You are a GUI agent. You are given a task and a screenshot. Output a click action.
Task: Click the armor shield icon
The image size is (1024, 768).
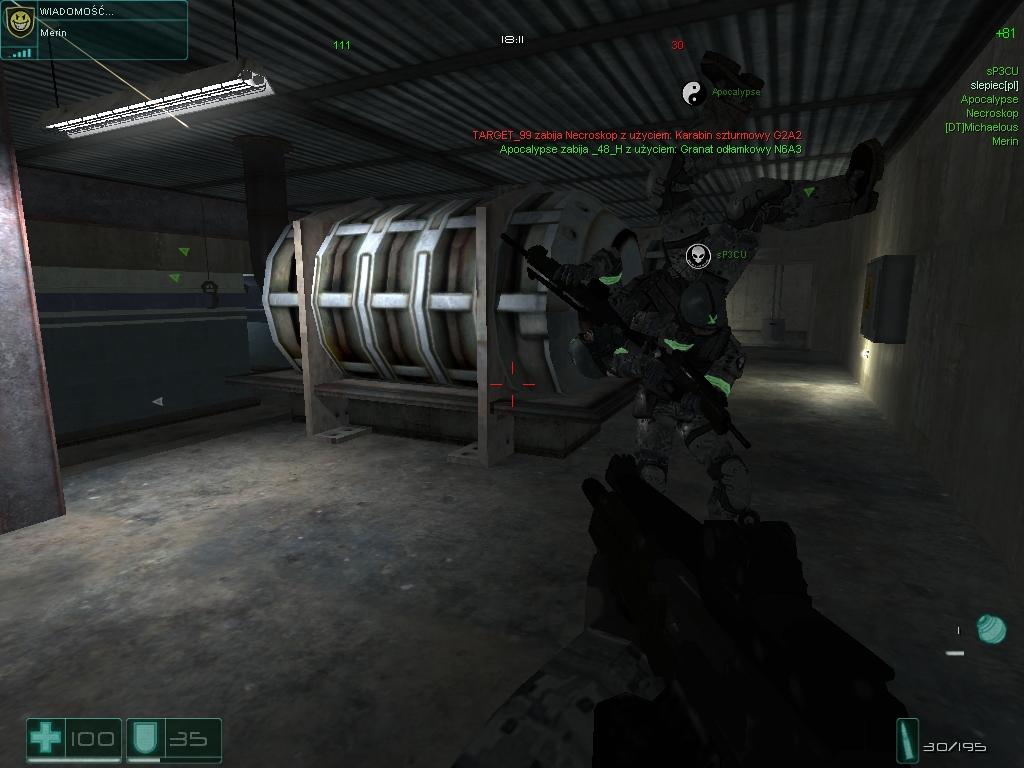[x=143, y=739]
